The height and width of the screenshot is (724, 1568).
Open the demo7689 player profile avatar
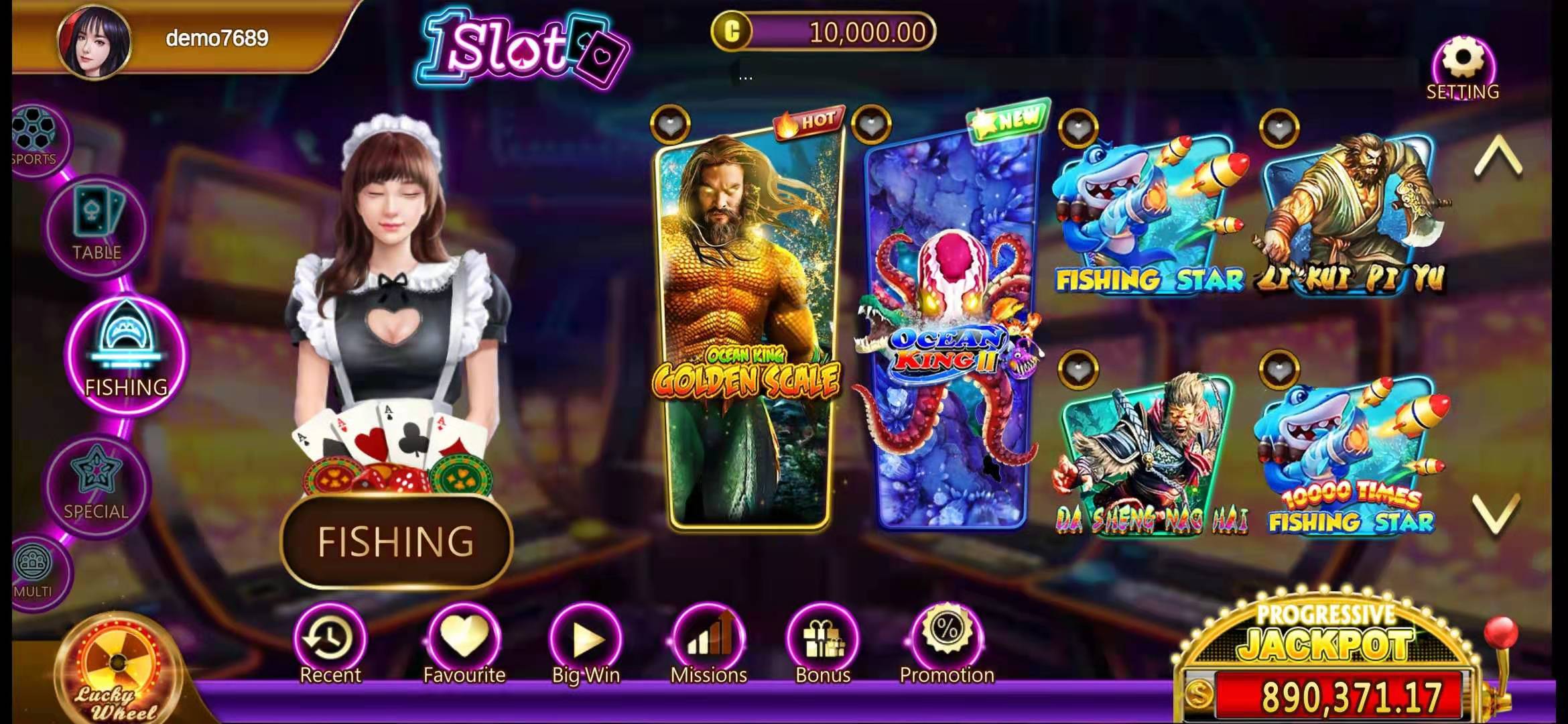click(94, 40)
